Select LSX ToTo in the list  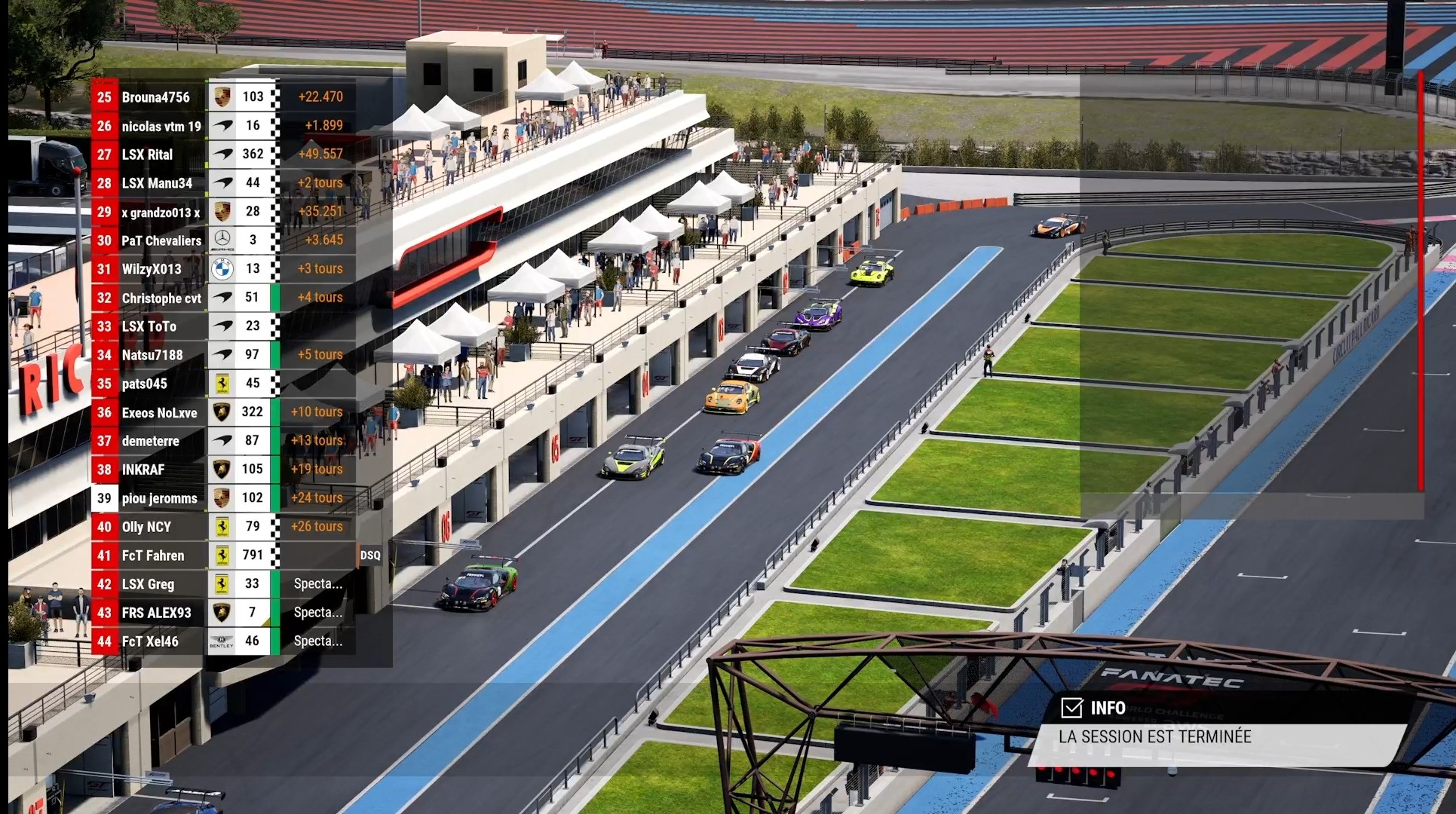[149, 326]
